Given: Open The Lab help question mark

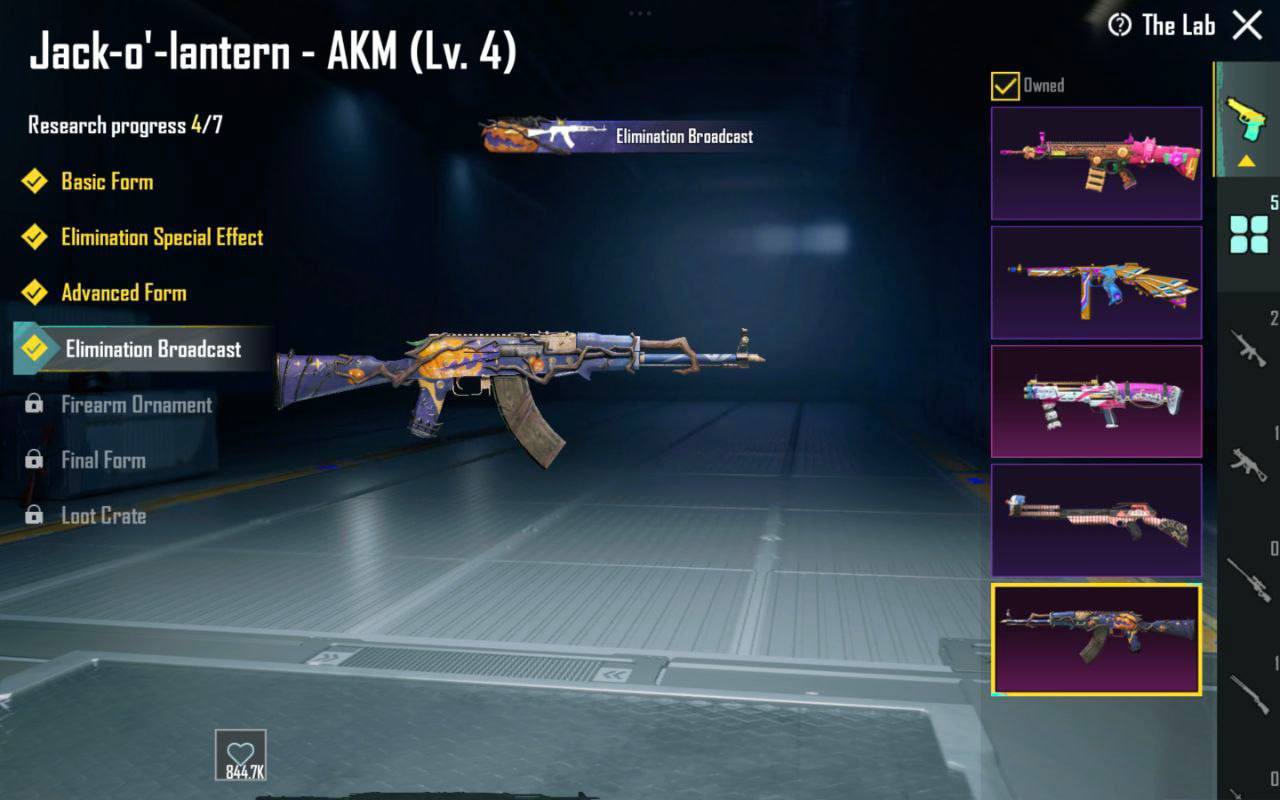Looking at the screenshot, I should coord(1120,26).
